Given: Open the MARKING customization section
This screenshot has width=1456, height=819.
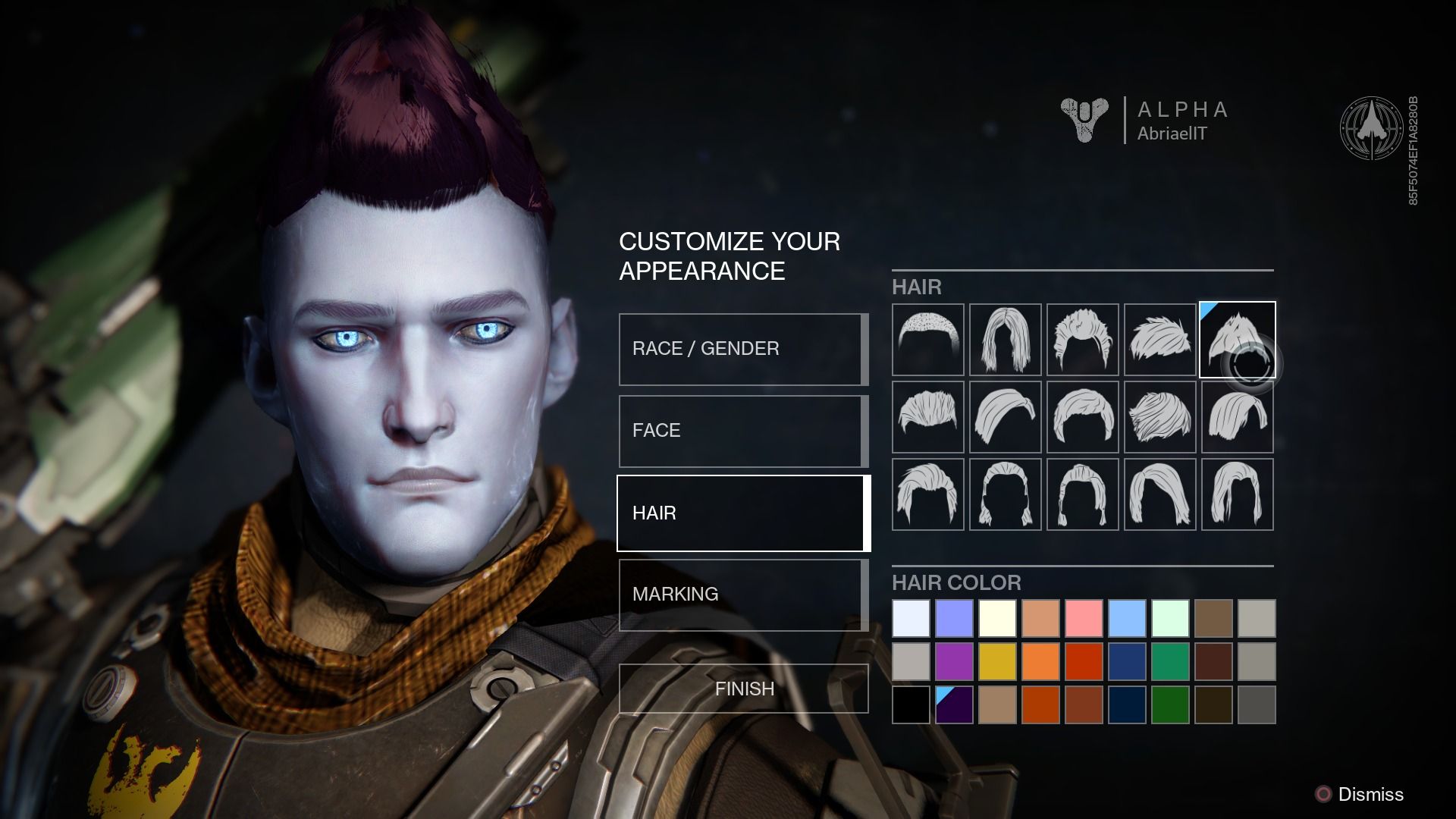Looking at the screenshot, I should click(742, 595).
